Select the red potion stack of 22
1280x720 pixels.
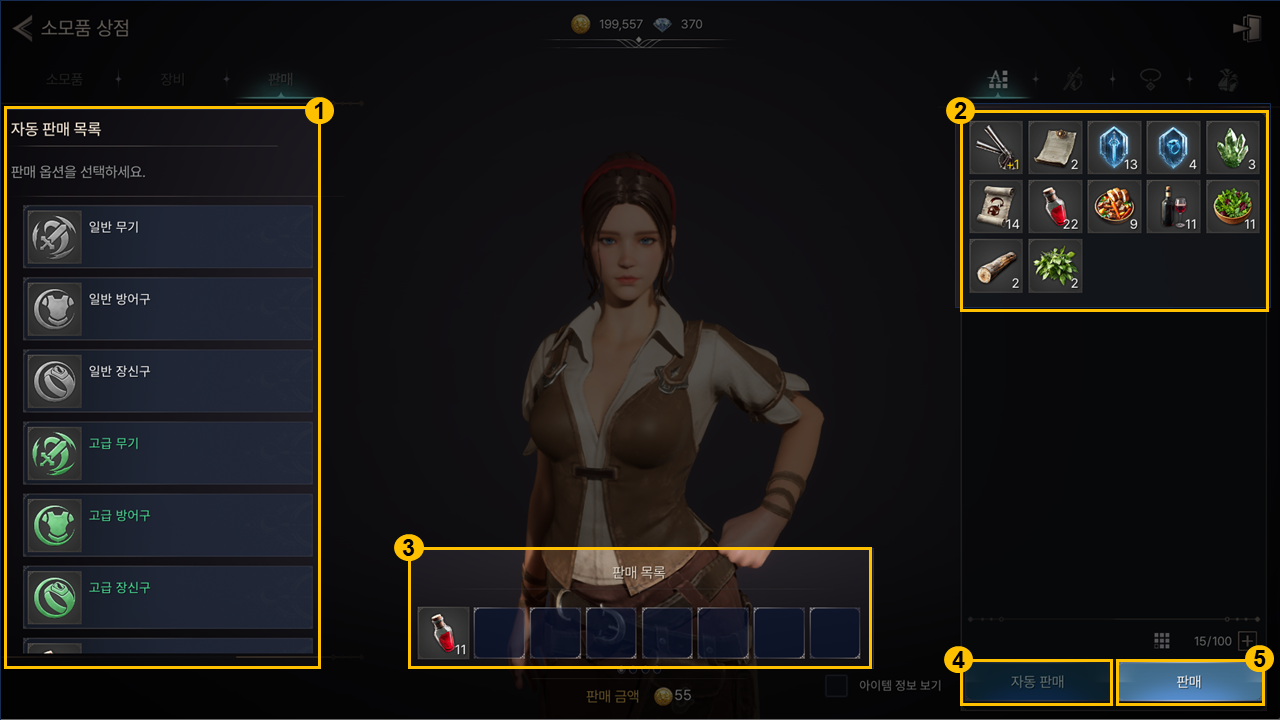click(1055, 207)
